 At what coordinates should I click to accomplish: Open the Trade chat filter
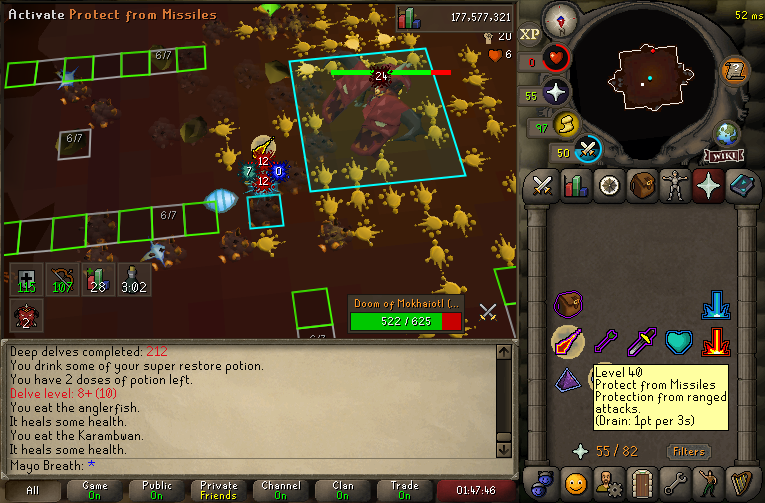pos(404,491)
